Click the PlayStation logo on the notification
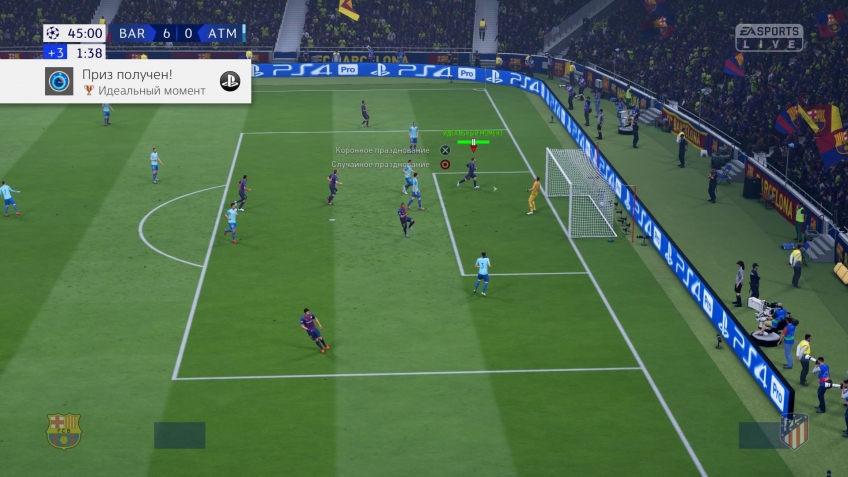Image resolution: width=848 pixels, height=477 pixels. pyautogui.click(x=230, y=82)
